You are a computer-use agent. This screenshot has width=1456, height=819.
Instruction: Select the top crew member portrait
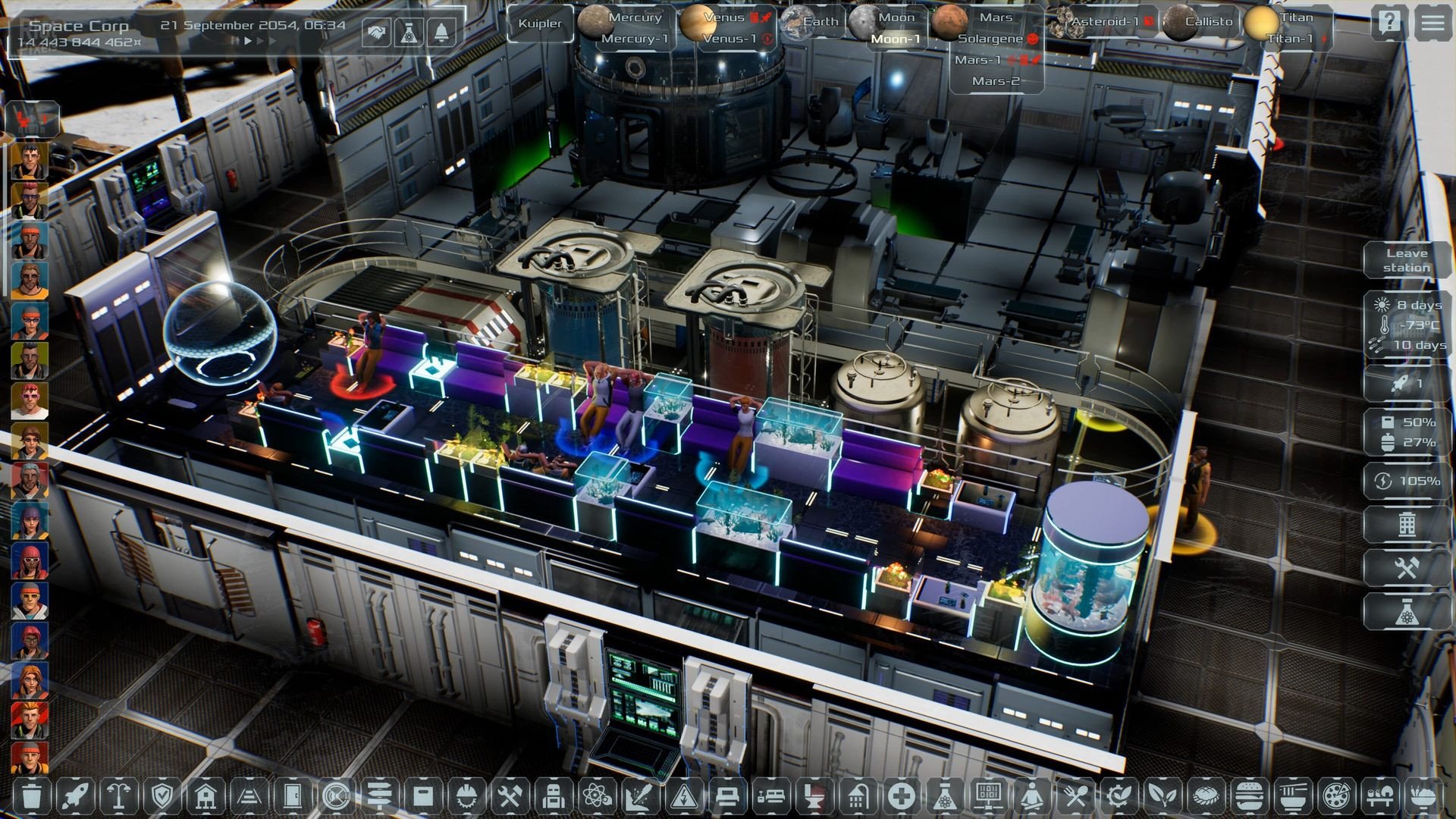30,160
